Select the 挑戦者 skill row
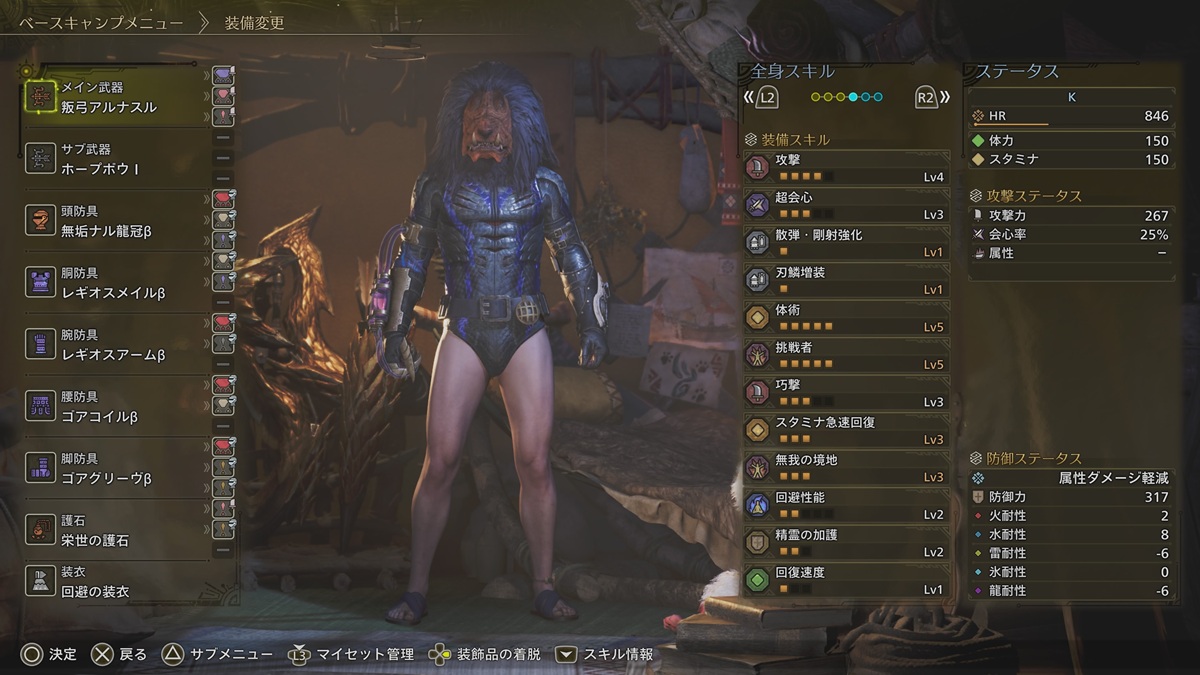 846,355
